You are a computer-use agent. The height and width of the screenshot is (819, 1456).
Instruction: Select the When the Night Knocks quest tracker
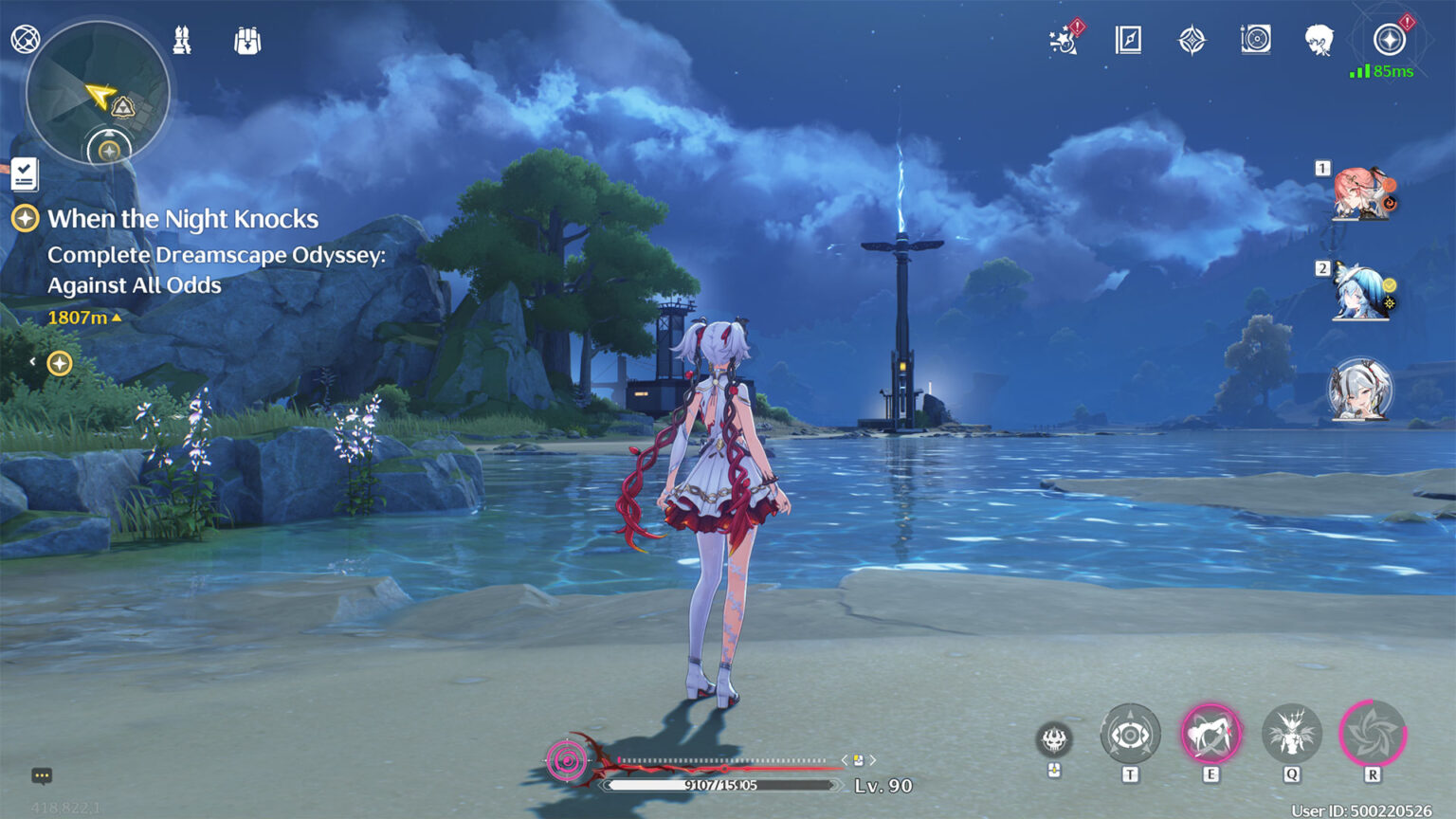[x=182, y=219]
